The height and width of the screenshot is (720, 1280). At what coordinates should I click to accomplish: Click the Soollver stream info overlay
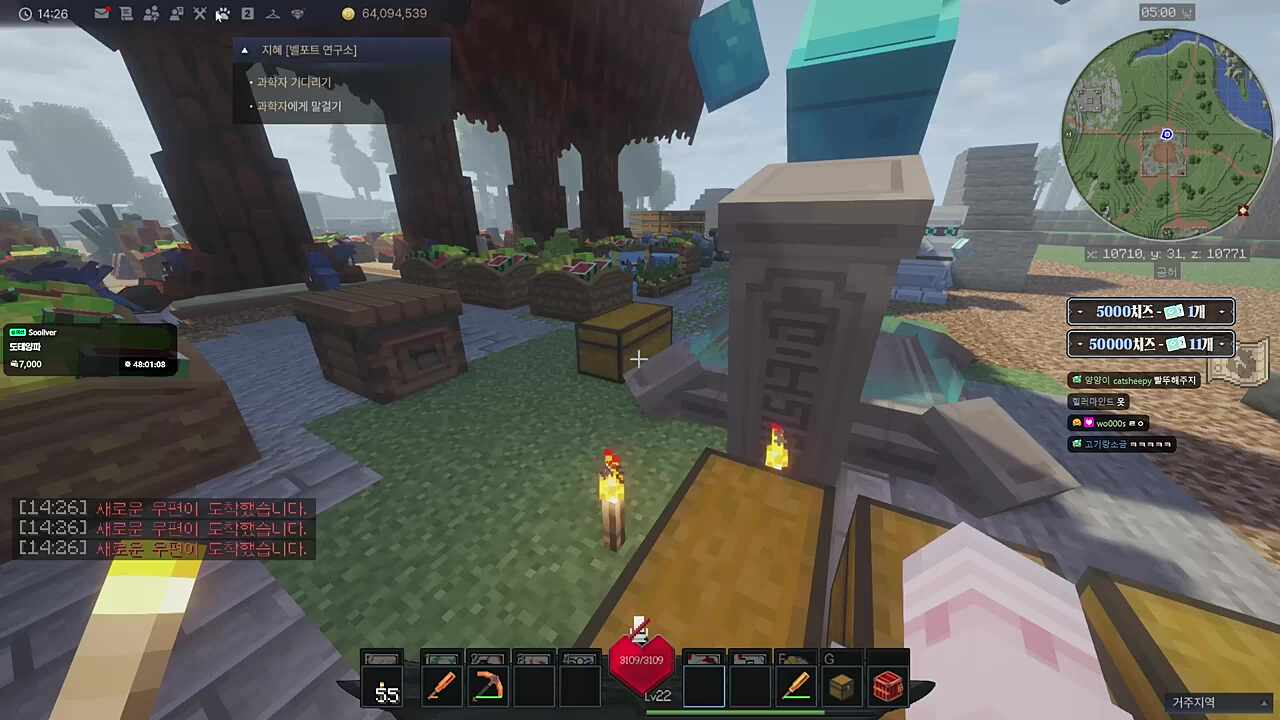88,348
